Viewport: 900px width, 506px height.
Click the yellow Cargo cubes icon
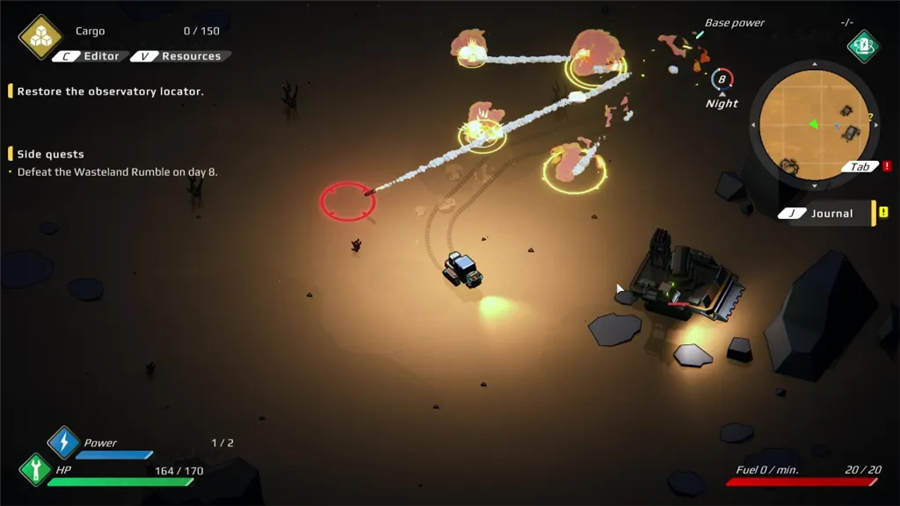coord(40,37)
